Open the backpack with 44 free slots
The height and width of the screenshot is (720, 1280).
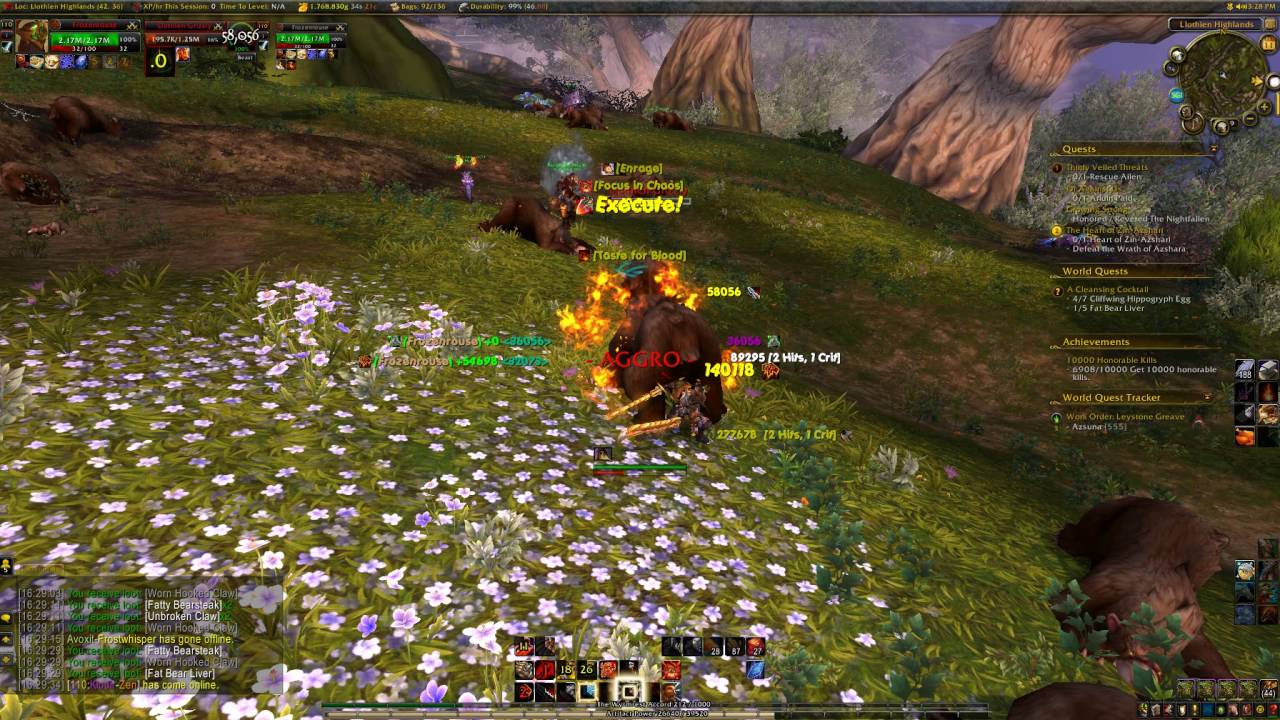1268,689
